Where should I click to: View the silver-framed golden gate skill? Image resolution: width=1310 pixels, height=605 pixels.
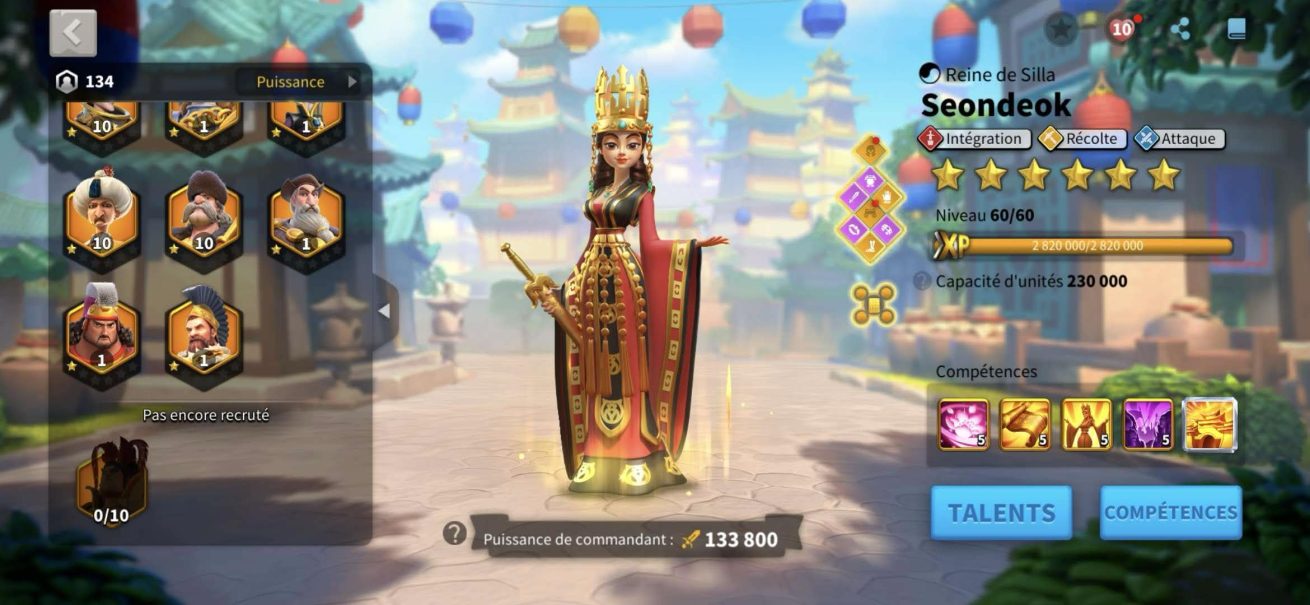[1210, 424]
